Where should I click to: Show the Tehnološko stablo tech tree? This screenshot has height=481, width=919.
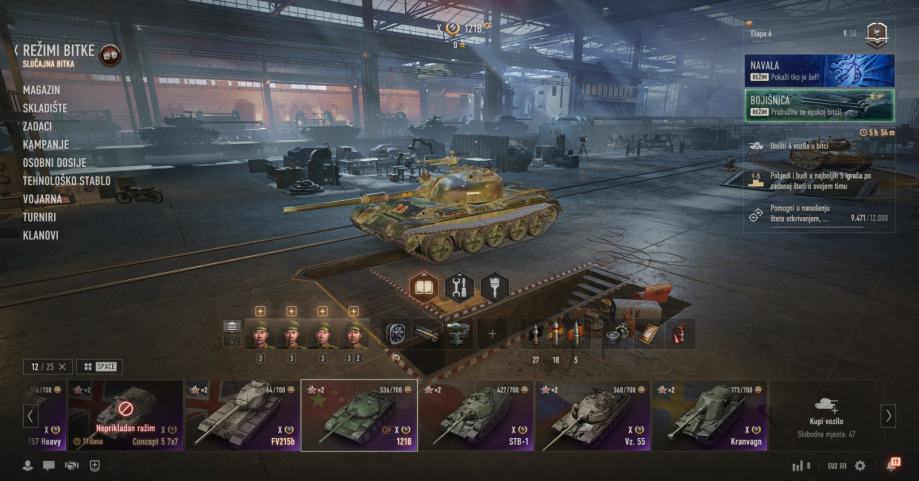pos(66,181)
